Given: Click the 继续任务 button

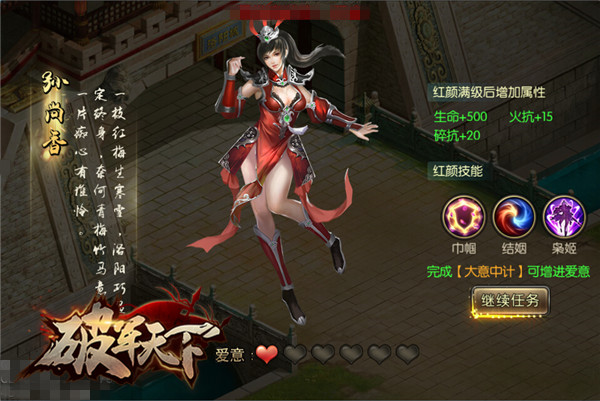Looking at the screenshot, I should point(510,301).
